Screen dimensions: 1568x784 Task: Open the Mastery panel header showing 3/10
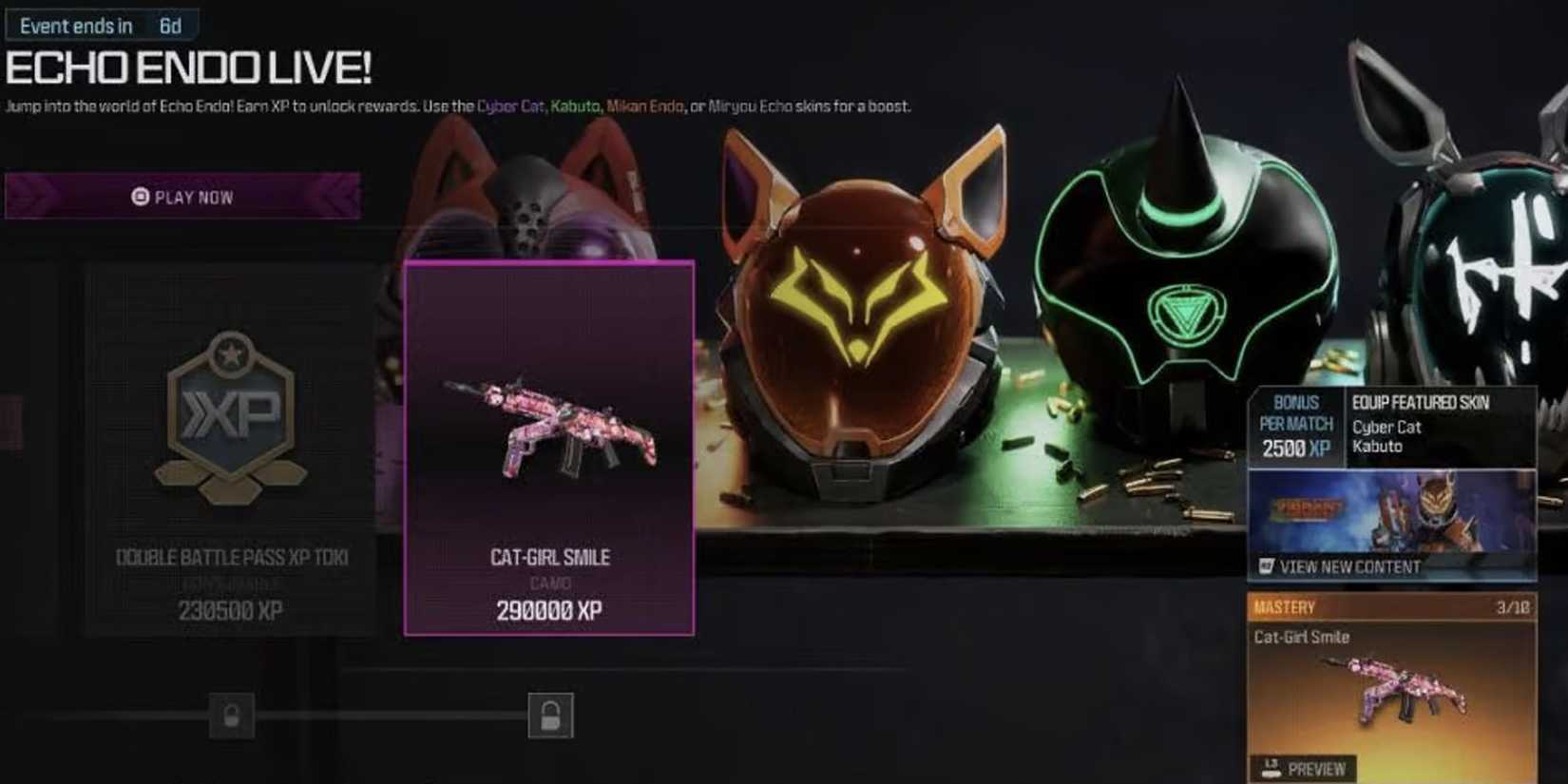point(1391,606)
